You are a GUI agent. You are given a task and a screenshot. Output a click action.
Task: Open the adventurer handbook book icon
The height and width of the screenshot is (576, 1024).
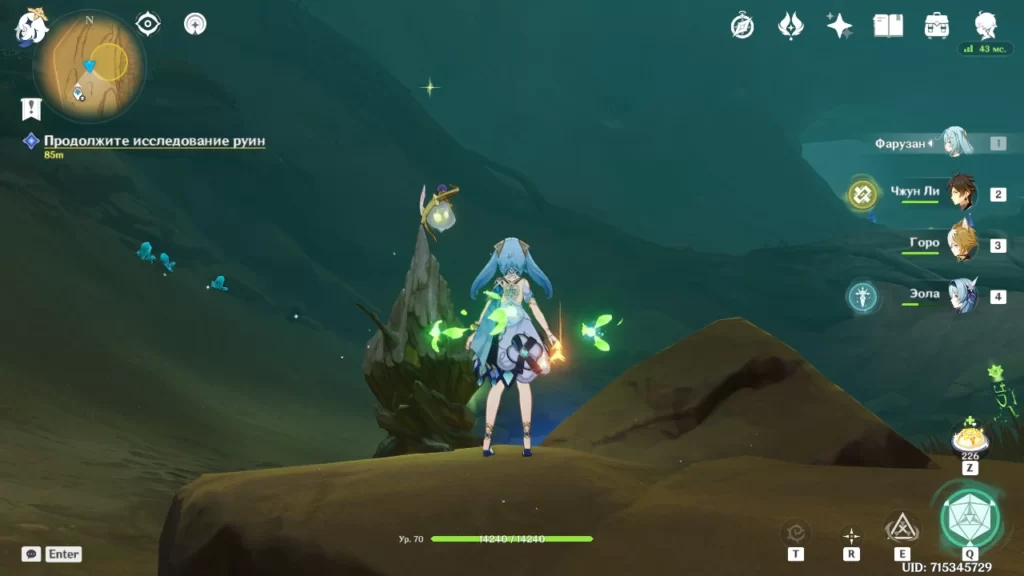pyautogui.click(x=888, y=26)
